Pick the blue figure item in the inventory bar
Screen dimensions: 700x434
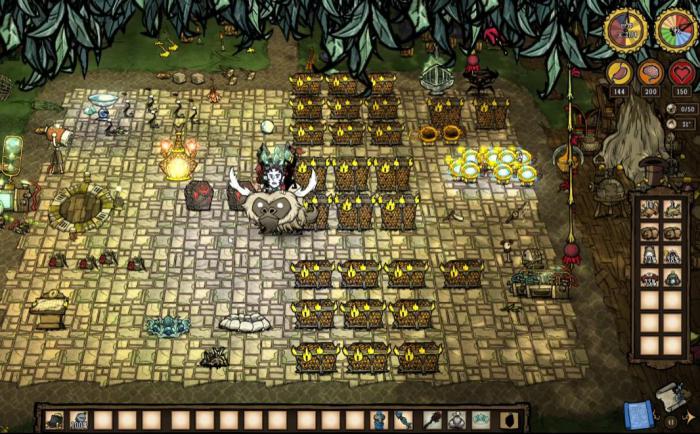(x=379, y=420)
